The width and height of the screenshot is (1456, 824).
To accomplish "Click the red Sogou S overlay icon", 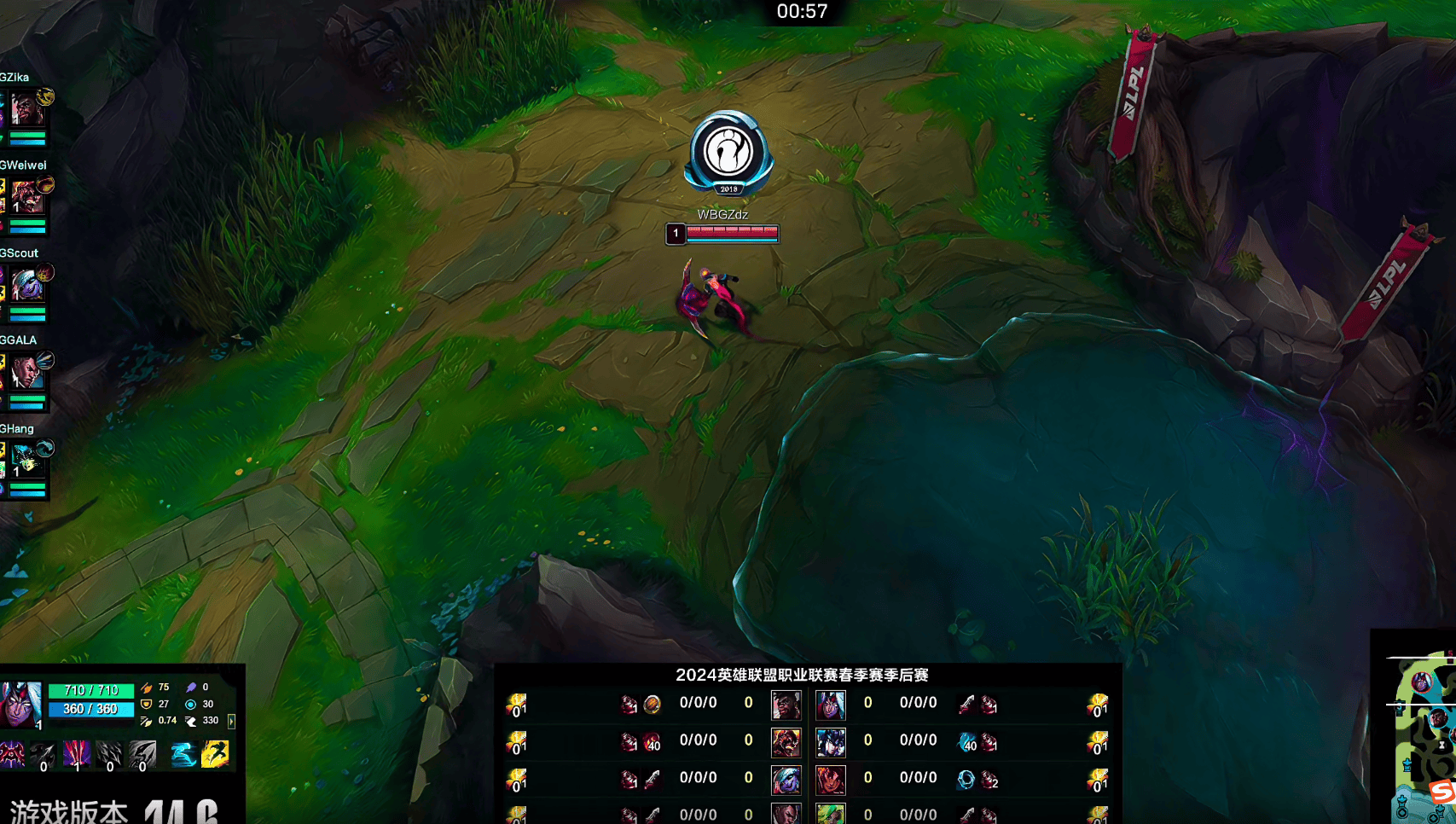I will tap(1441, 792).
